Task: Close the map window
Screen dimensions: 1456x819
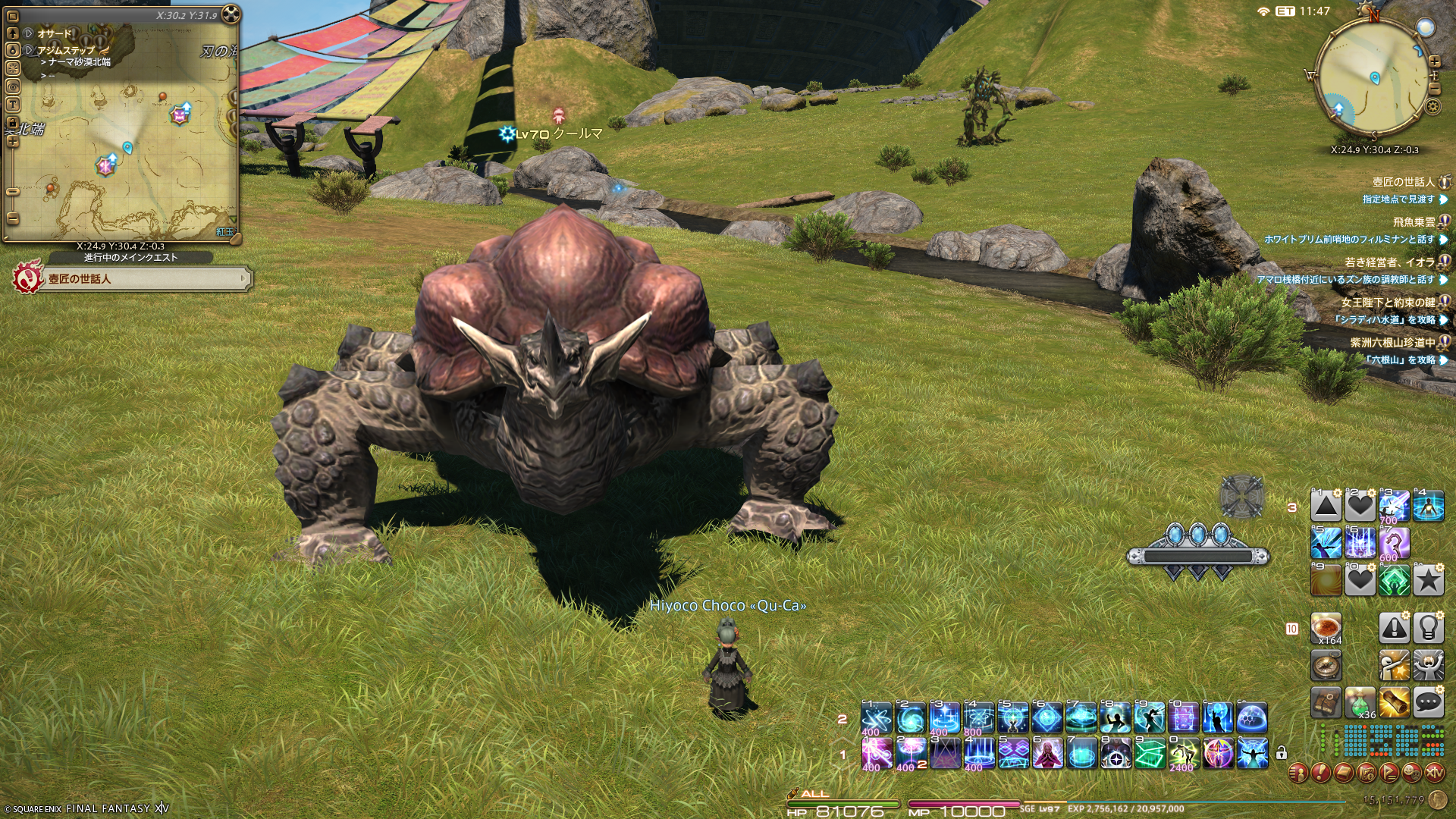Action: [x=232, y=14]
